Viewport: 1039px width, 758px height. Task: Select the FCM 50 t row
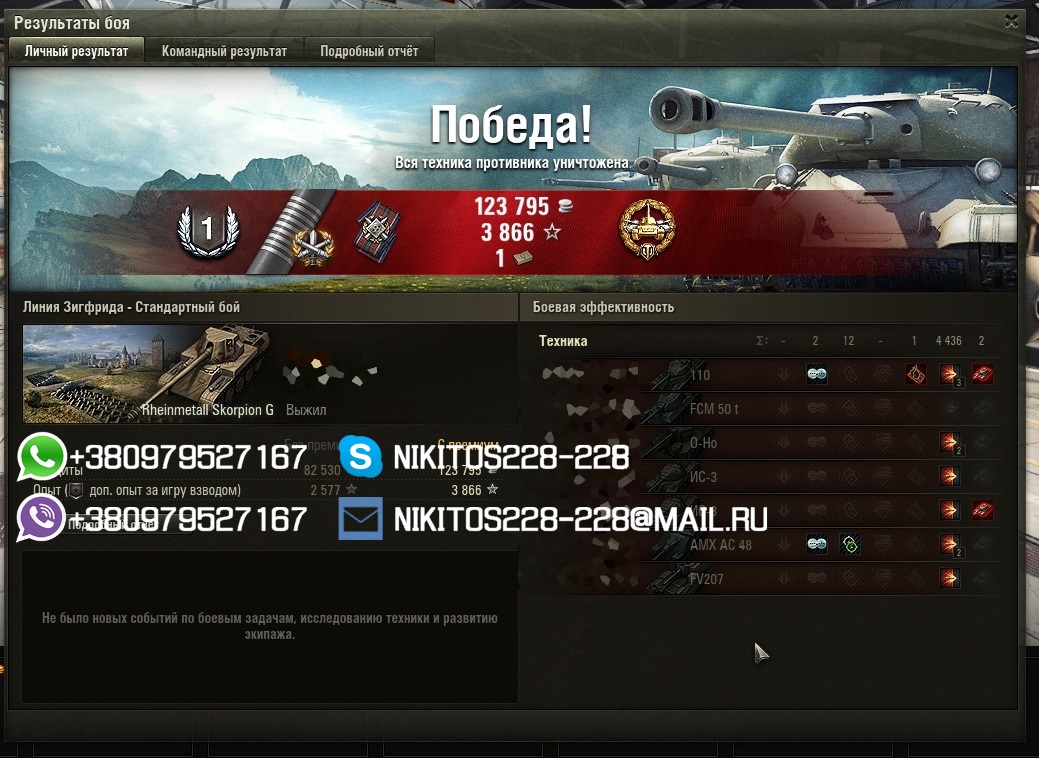(714, 409)
